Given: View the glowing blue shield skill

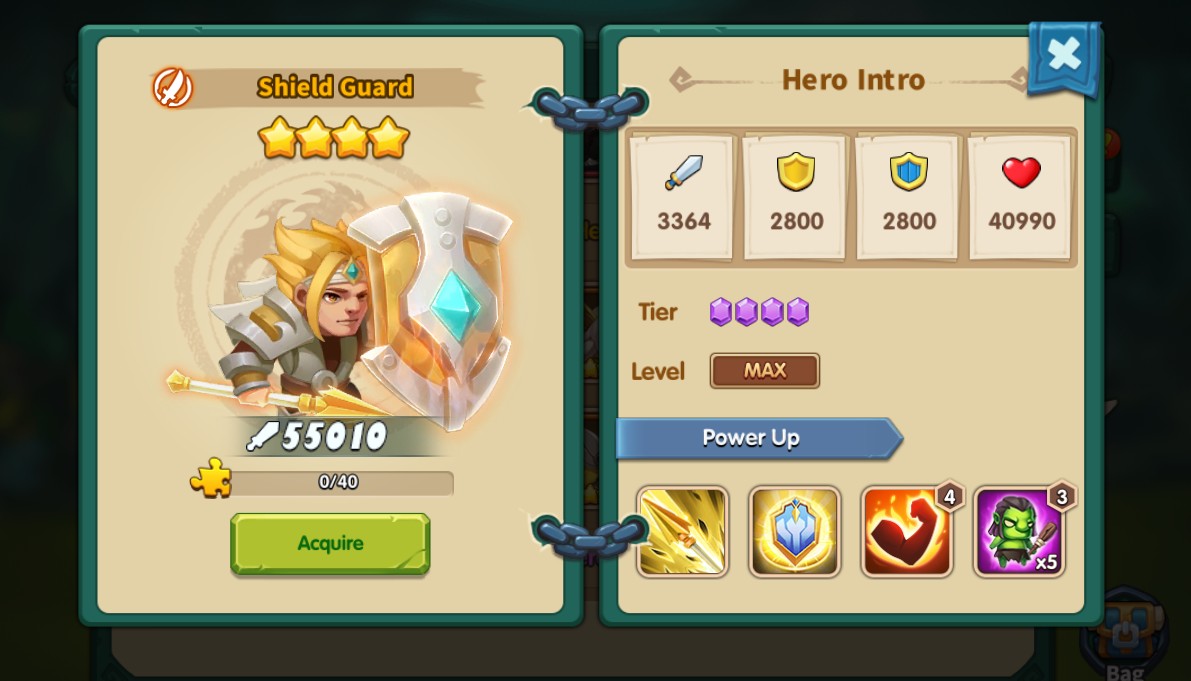Looking at the screenshot, I should coord(795,532).
